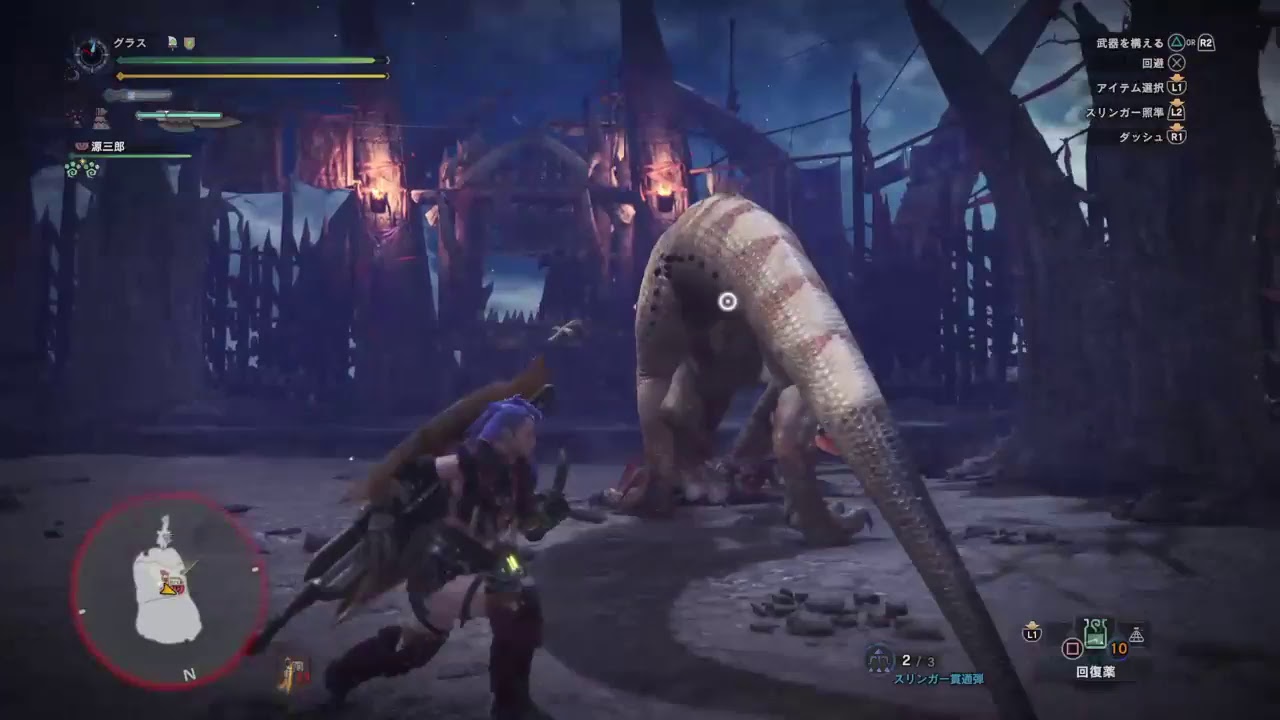Screen dimensions: 1280x720
Task: Open the circular arena minimap
Action: pos(168,590)
